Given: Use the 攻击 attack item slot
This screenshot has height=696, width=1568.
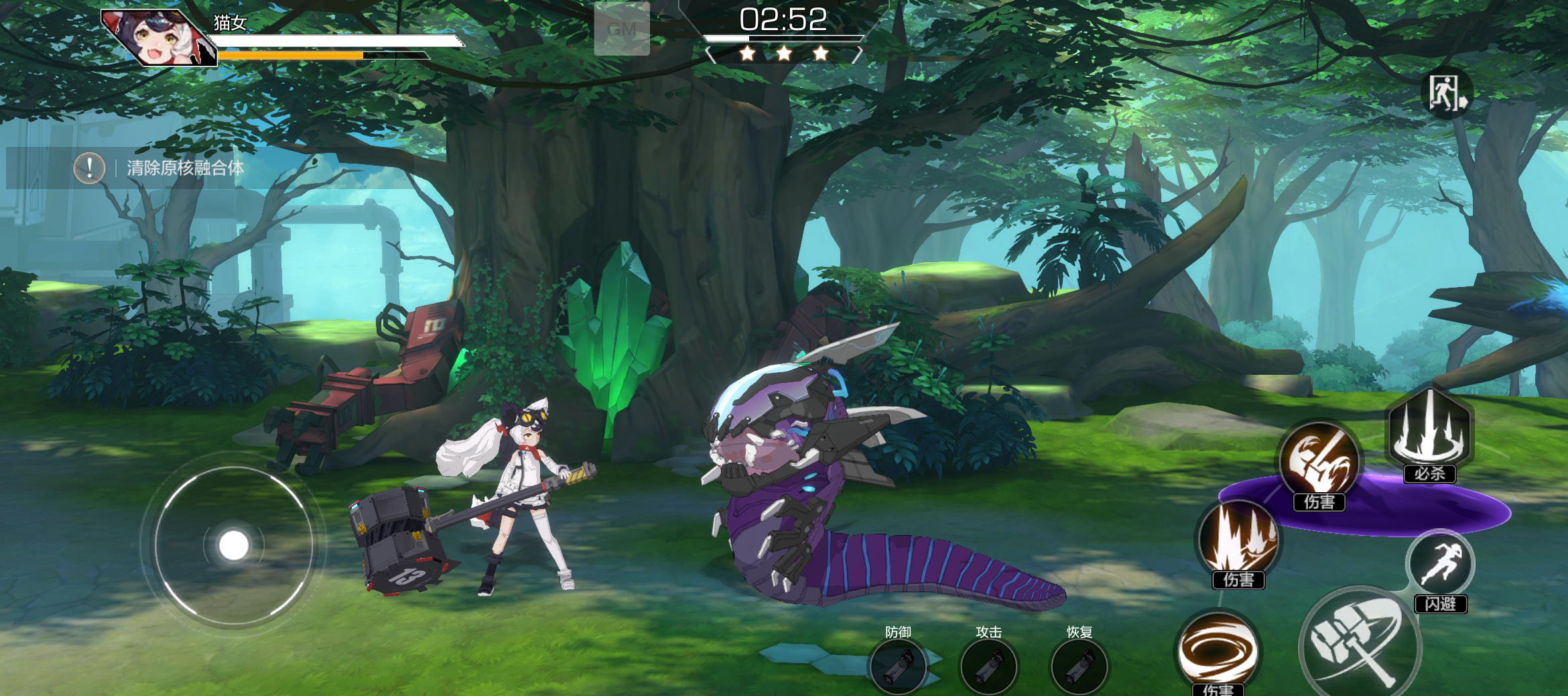Looking at the screenshot, I should pos(988,666).
